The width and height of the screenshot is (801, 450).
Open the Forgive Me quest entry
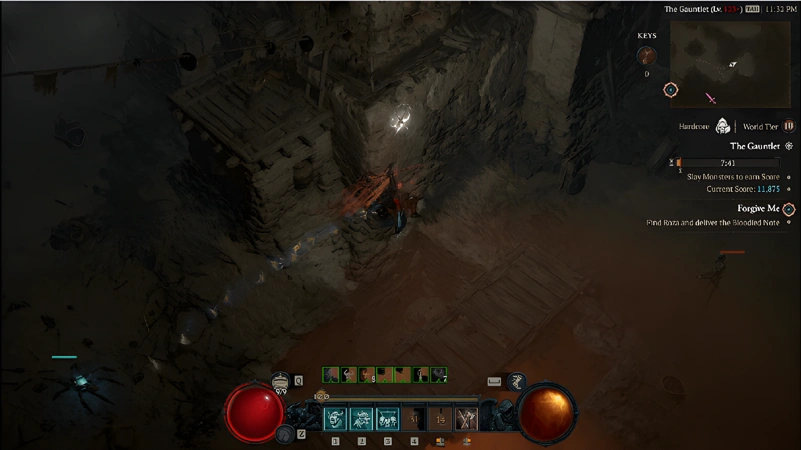pyautogui.click(x=758, y=208)
